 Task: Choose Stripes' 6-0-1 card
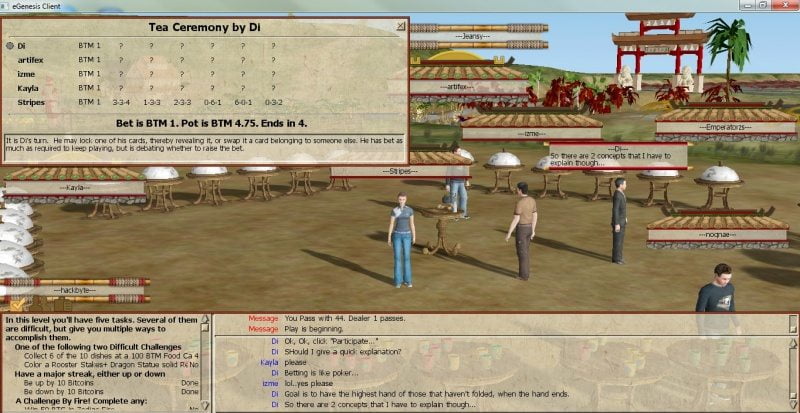(243, 102)
